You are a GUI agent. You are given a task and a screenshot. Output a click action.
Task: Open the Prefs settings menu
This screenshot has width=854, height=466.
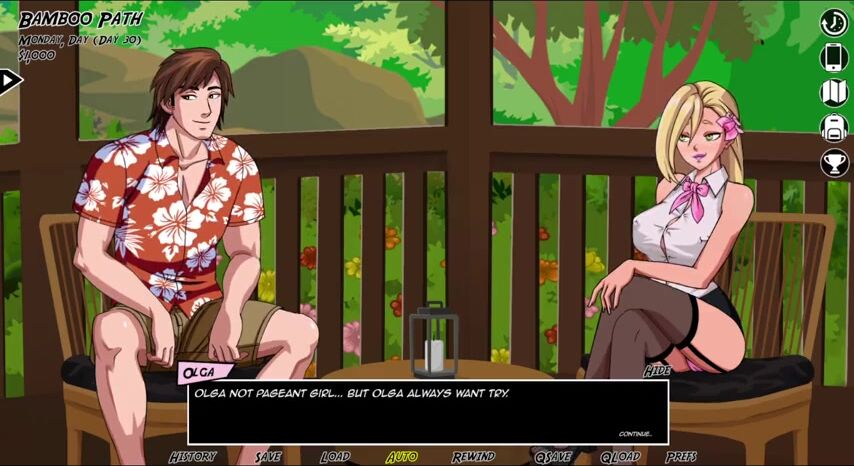tap(682, 456)
